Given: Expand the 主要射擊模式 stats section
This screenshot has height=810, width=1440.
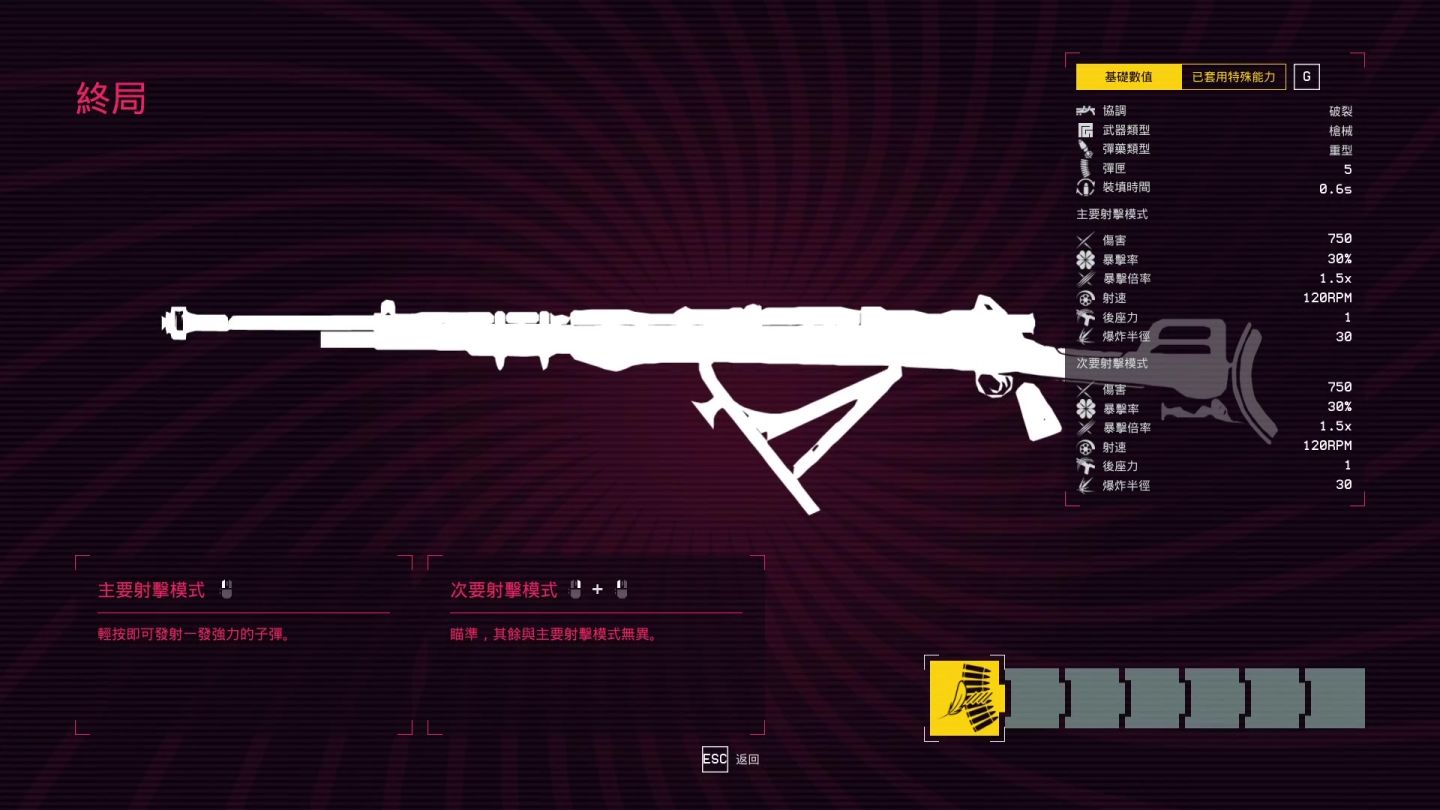Looking at the screenshot, I should 1110,213.
